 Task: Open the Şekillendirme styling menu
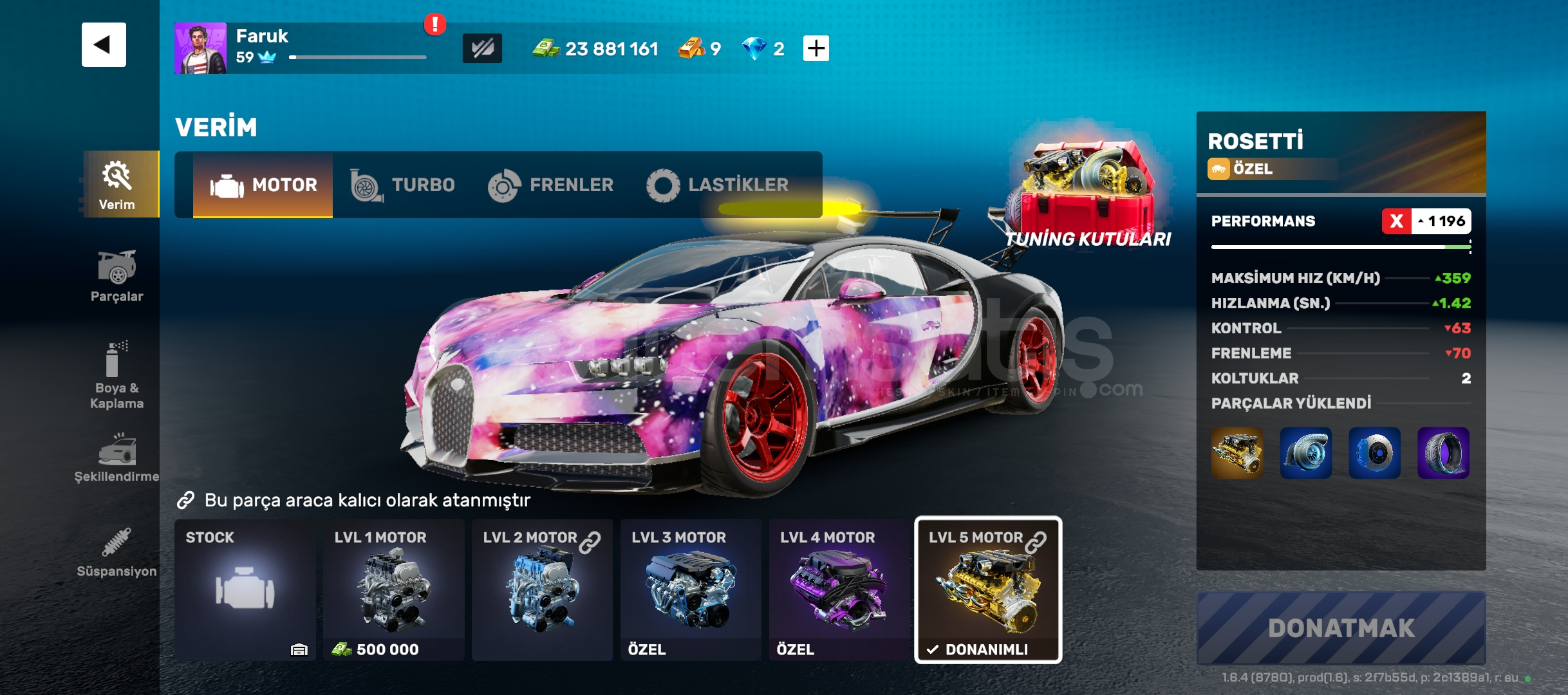click(117, 458)
